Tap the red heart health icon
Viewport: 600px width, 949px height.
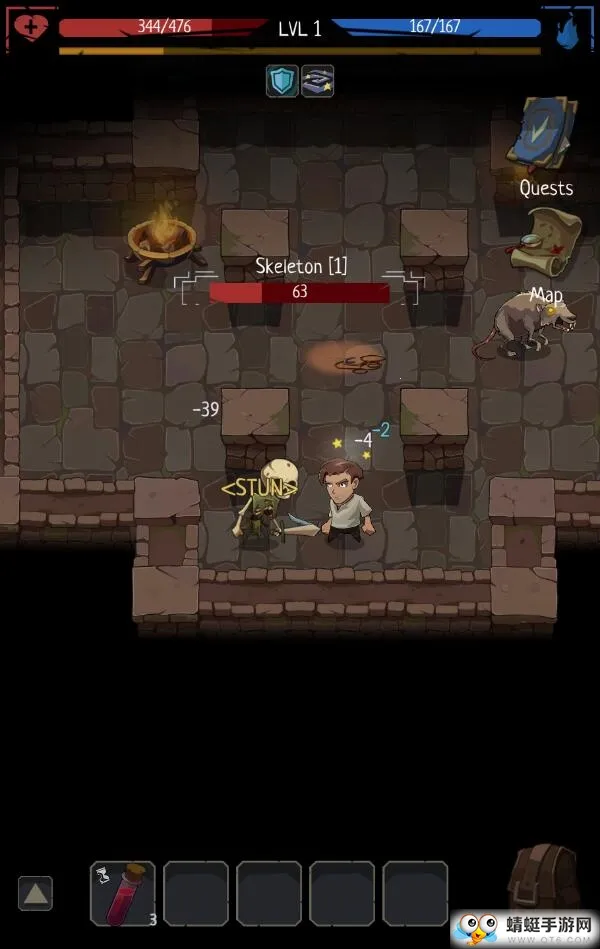[29, 27]
